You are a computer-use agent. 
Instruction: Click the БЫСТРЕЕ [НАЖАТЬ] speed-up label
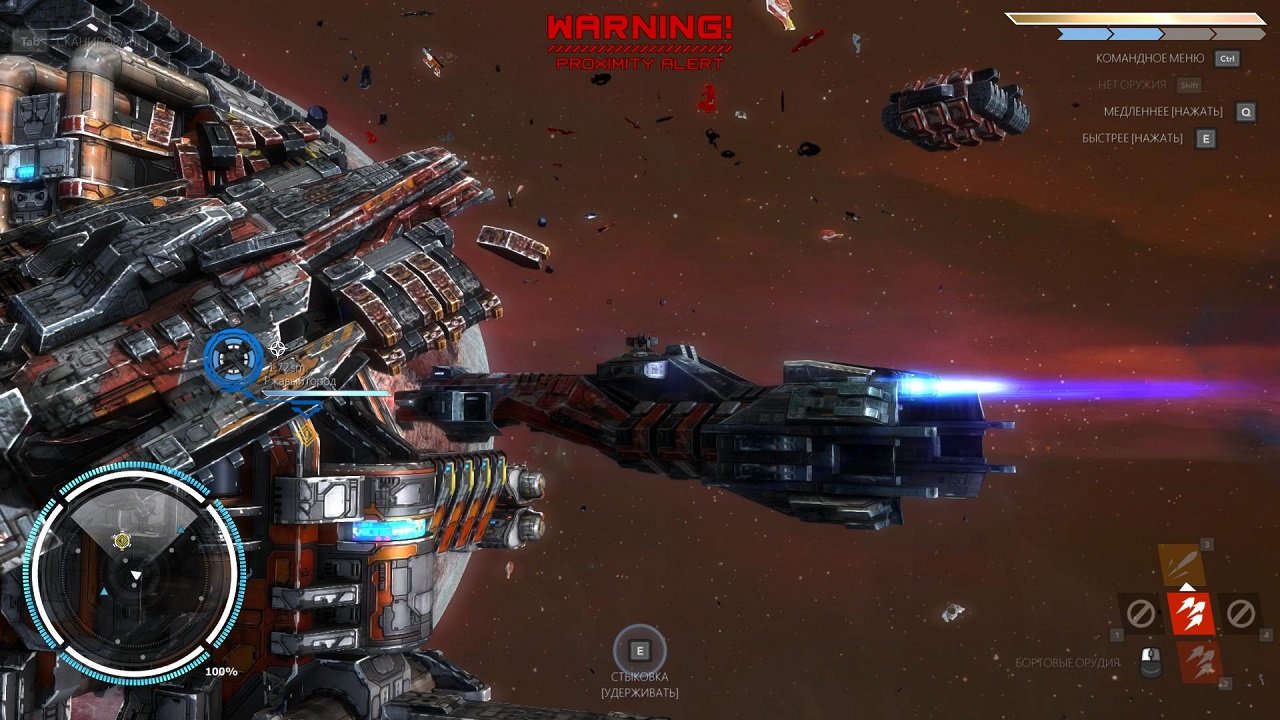tap(1133, 138)
